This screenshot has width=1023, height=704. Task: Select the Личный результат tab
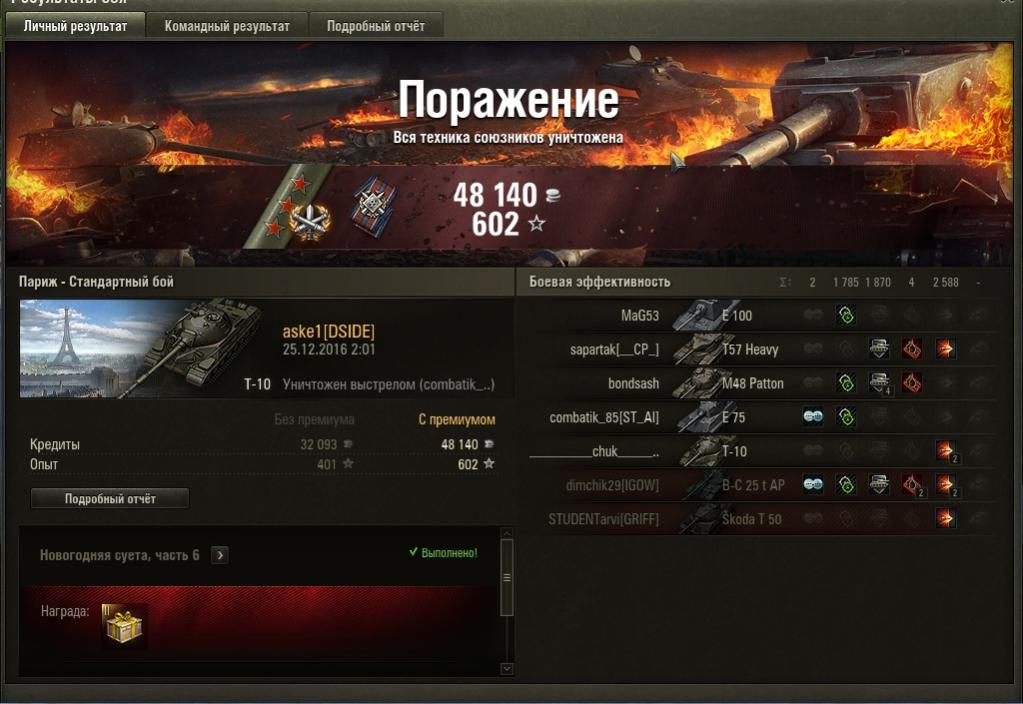point(75,26)
